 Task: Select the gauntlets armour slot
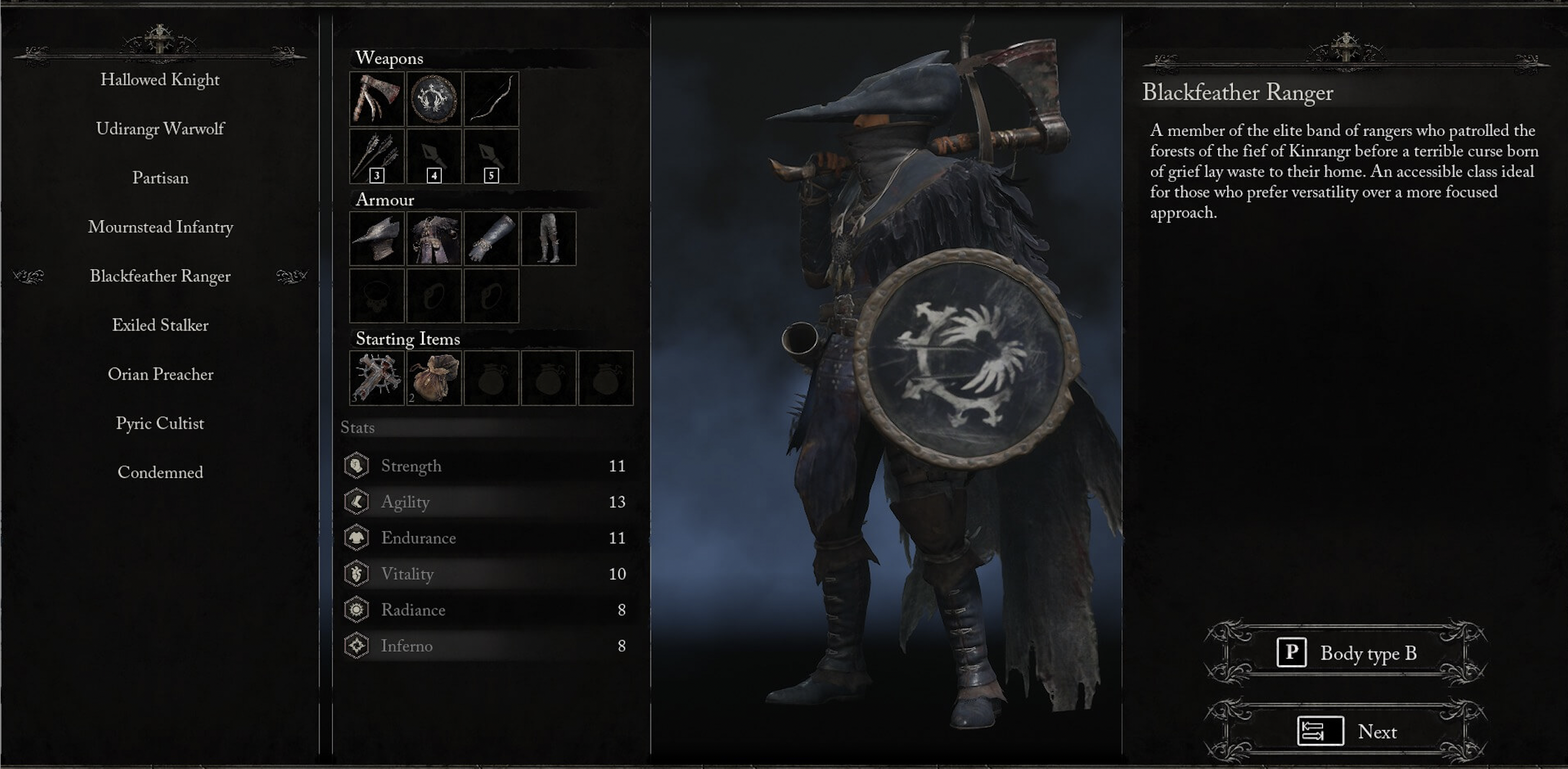tap(491, 239)
